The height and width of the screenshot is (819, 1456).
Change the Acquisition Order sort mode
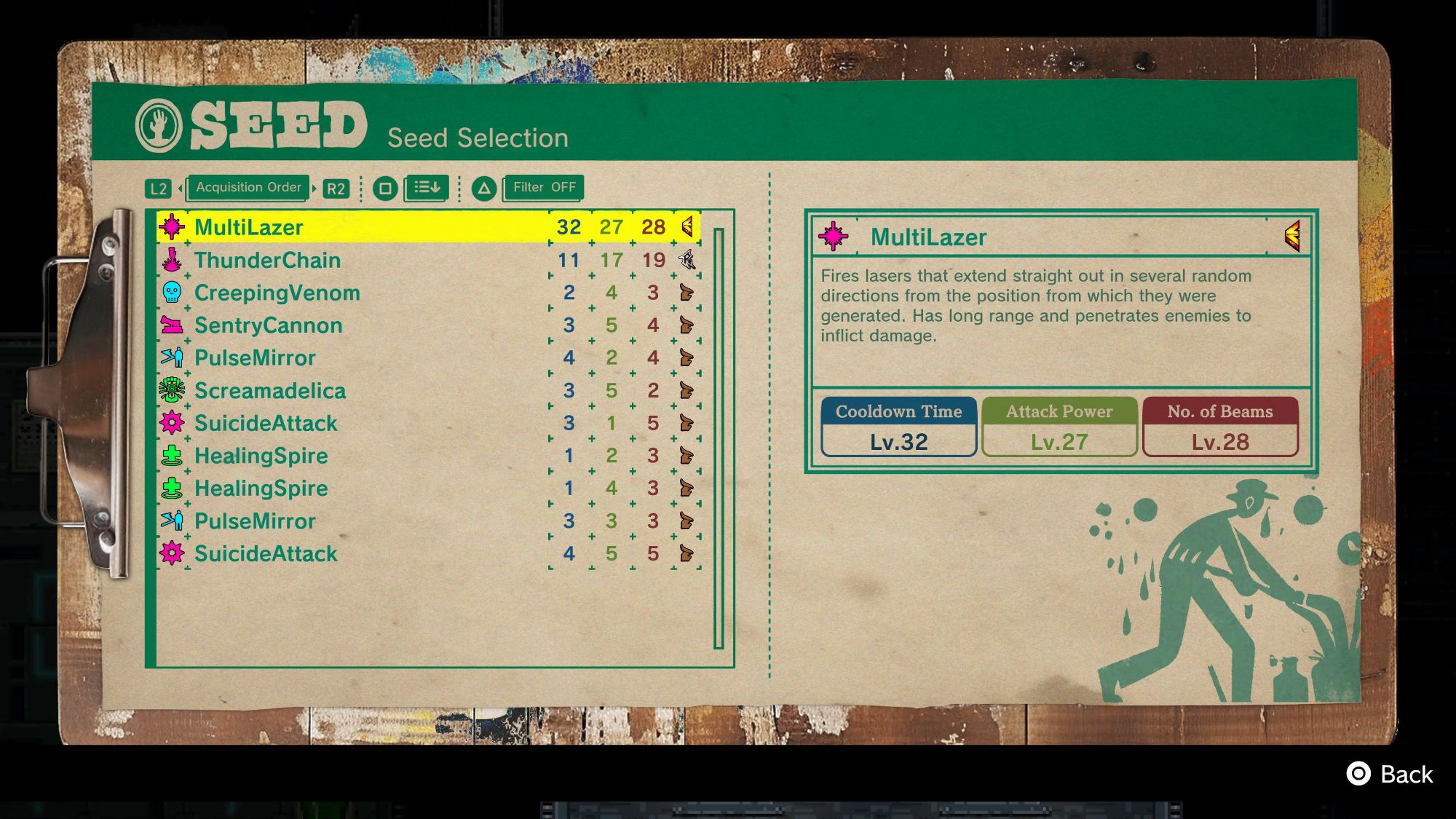pos(248,188)
